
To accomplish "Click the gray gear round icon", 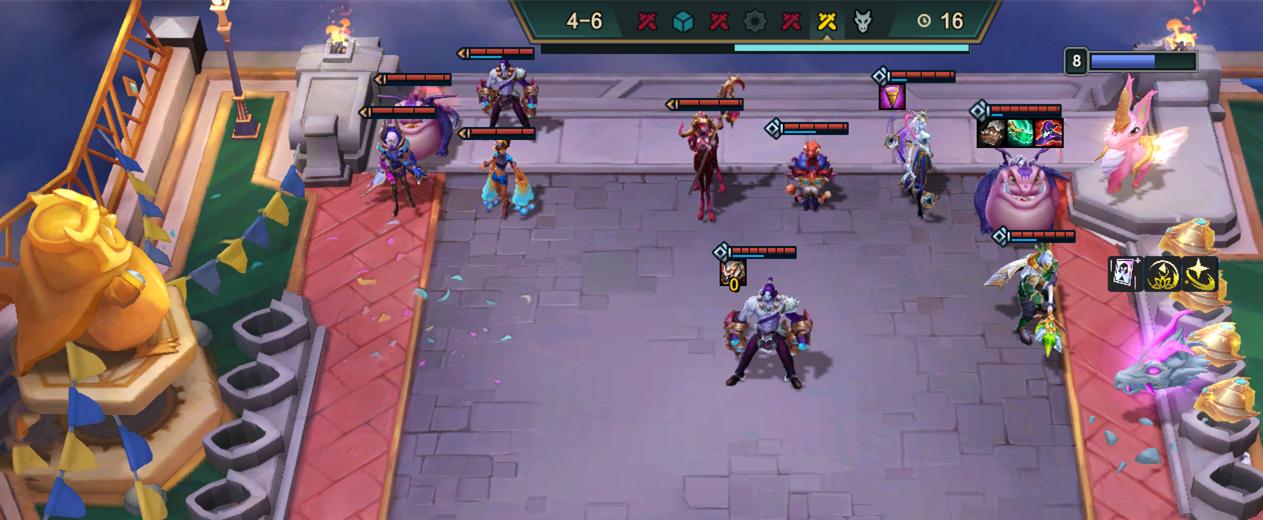I will click(755, 21).
